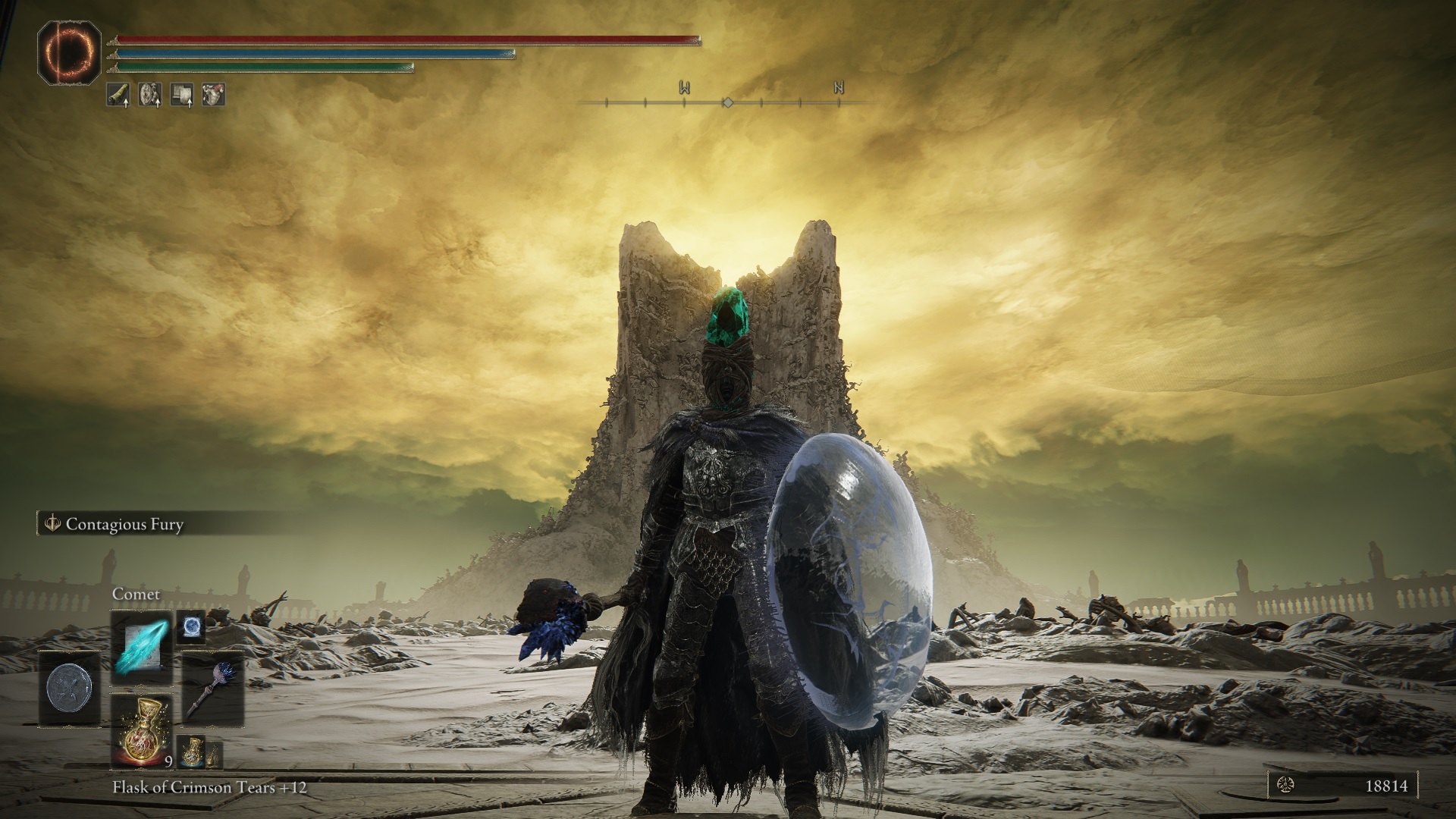Select the blue crystal staff slot

click(212, 689)
